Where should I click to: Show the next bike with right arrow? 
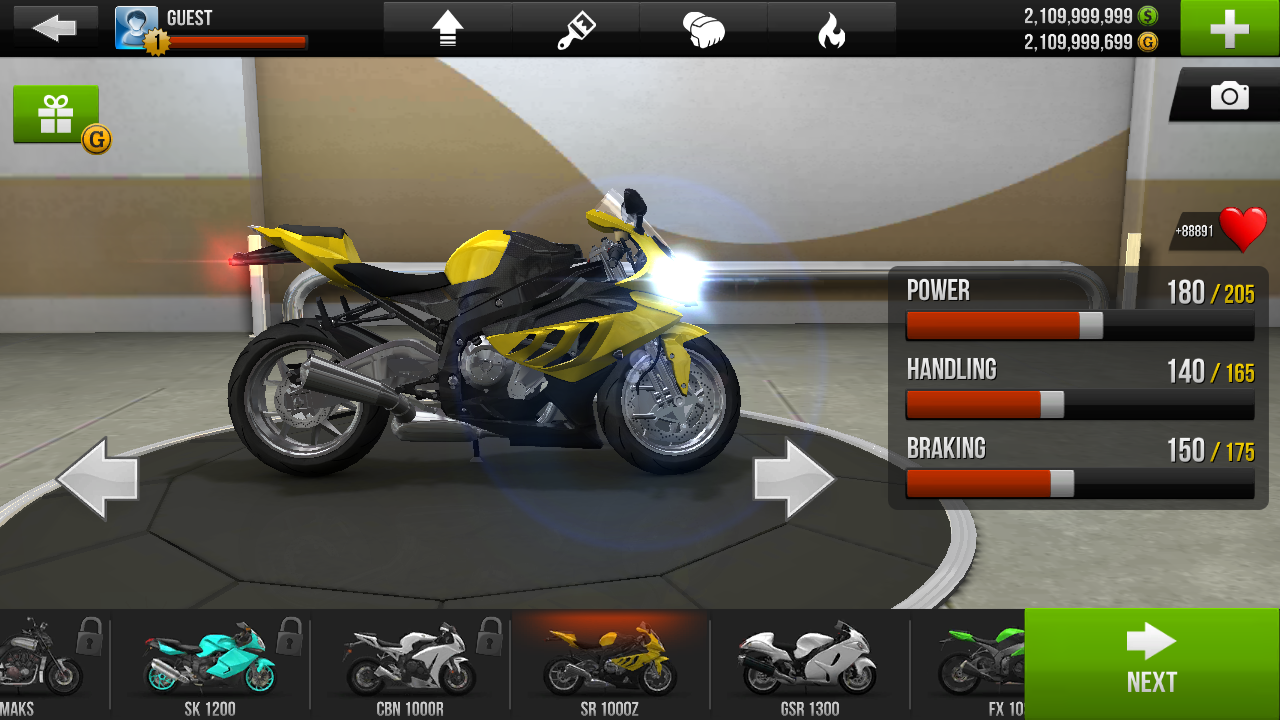[x=793, y=479]
